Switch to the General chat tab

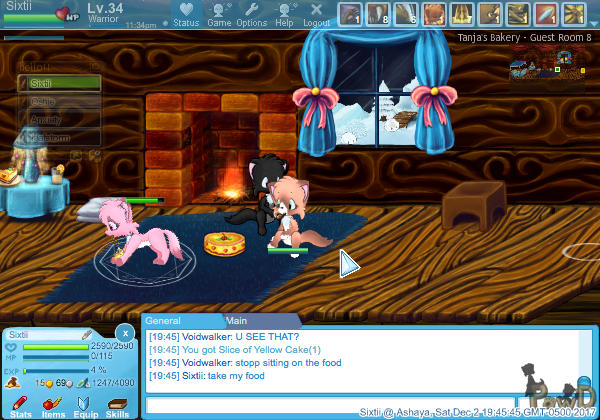[x=162, y=321]
